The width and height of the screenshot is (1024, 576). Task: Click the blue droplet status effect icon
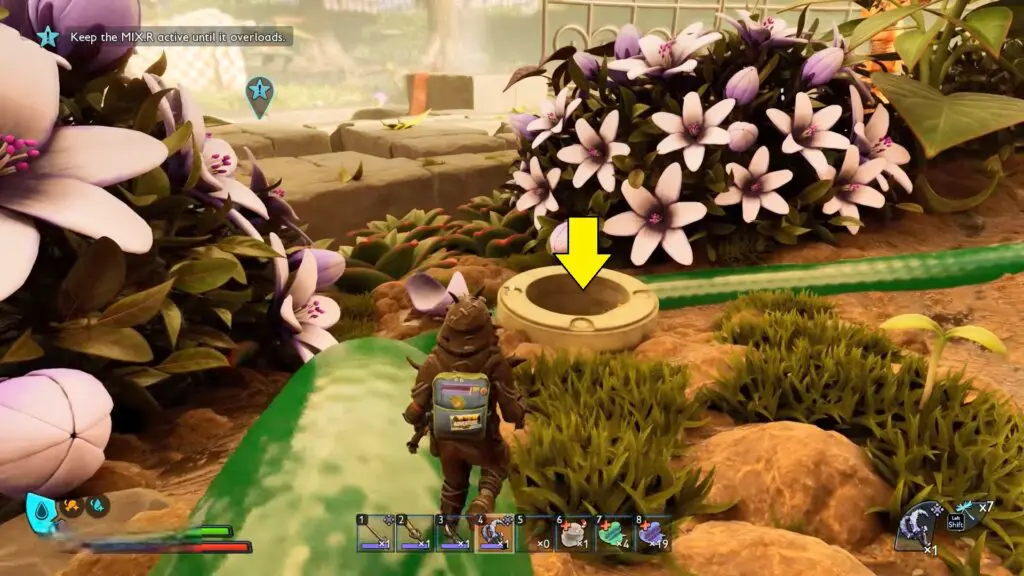[97, 506]
